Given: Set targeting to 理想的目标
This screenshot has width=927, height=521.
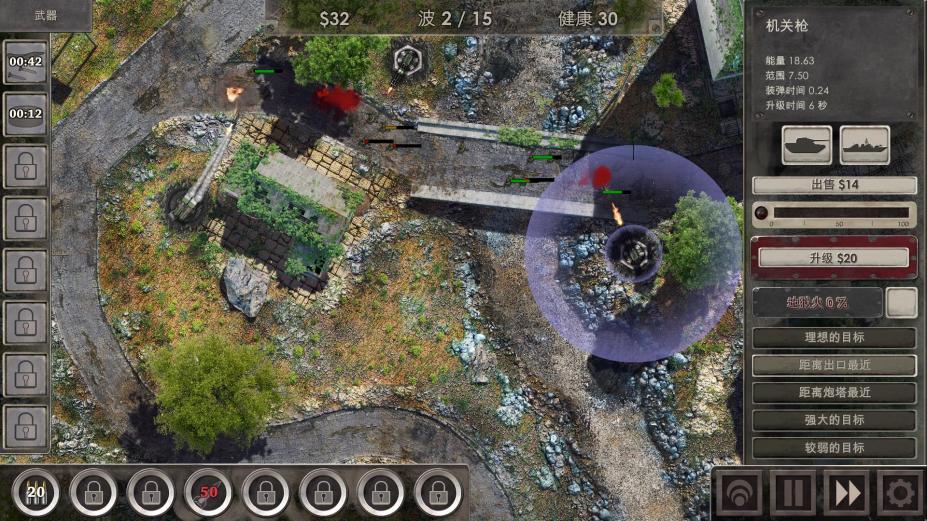Looking at the screenshot, I should click(x=834, y=338).
